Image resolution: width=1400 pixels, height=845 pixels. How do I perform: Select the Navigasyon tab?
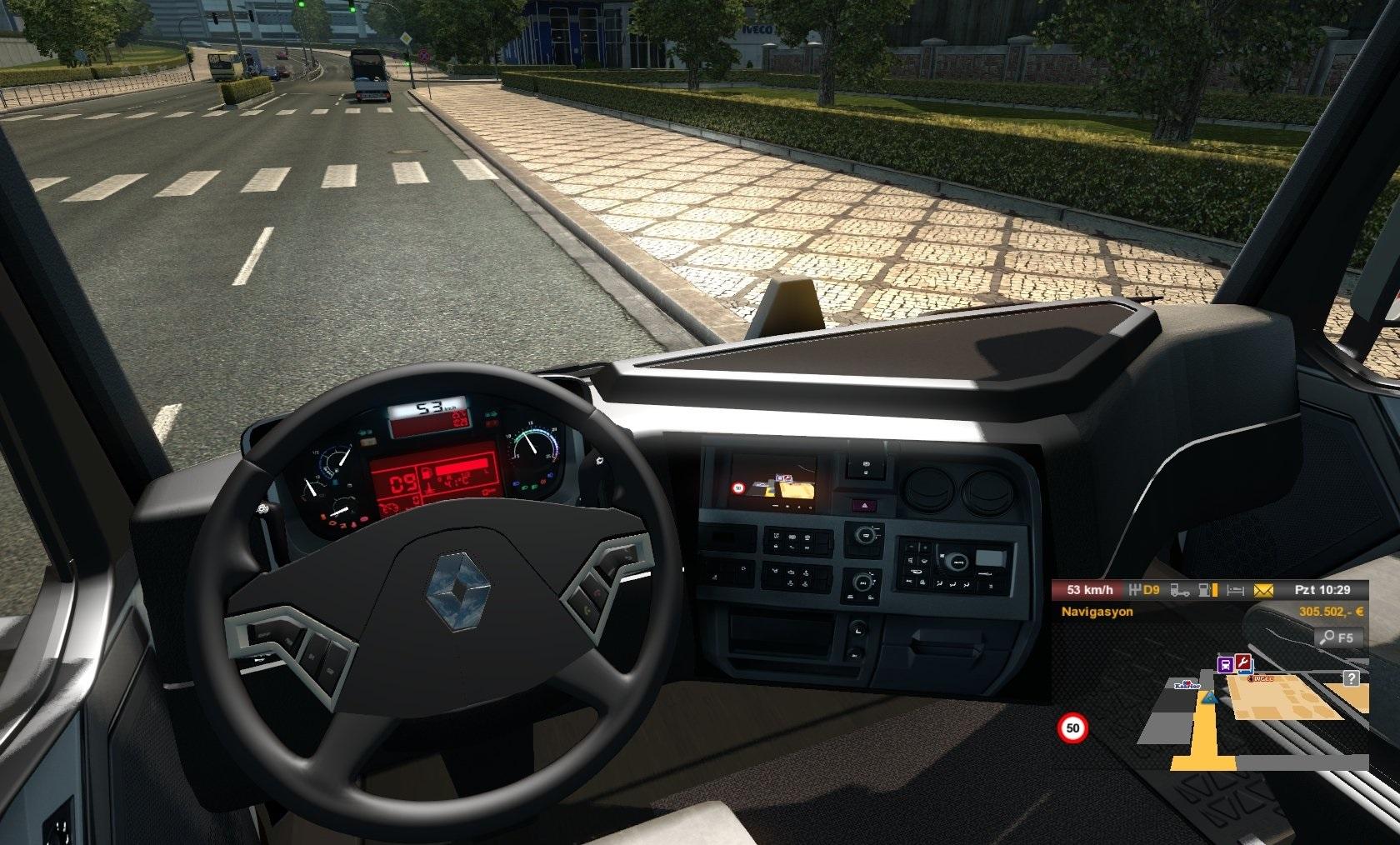point(1097,612)
